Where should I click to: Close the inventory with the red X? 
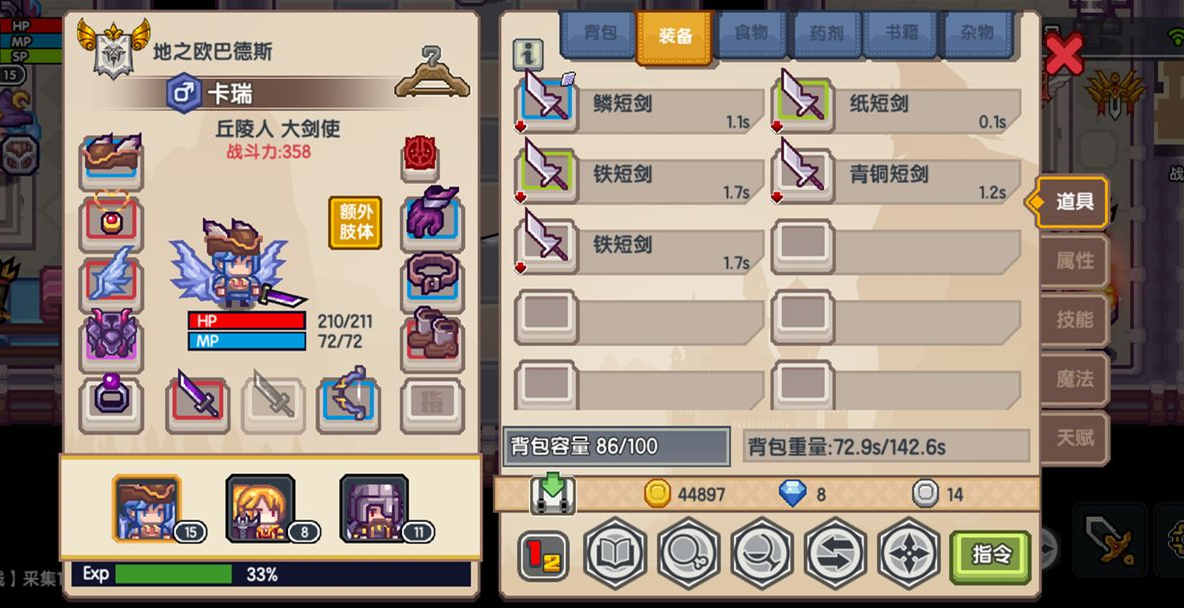click(x=1064, y=53)
